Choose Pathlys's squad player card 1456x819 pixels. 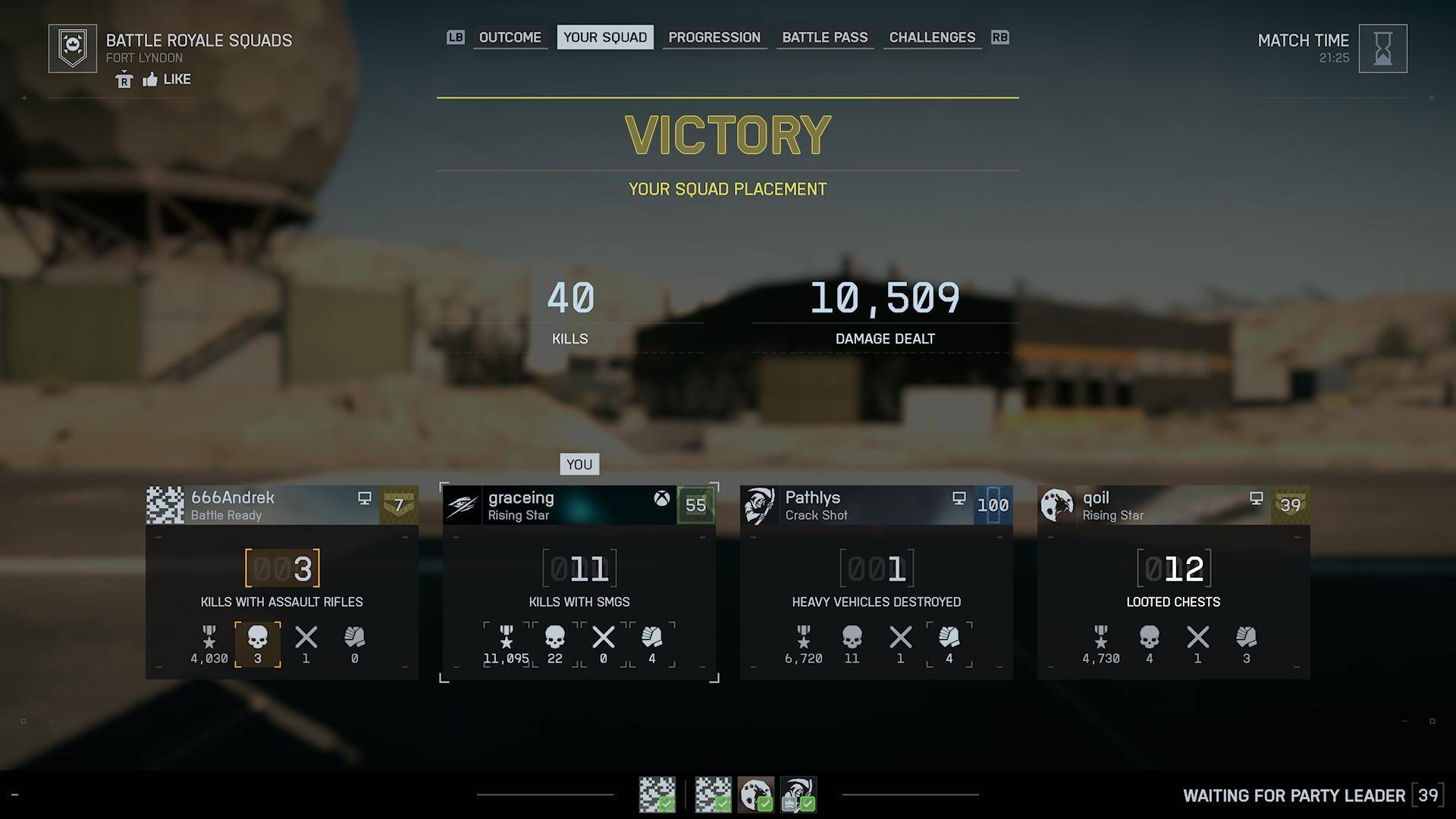coord(876,505)
